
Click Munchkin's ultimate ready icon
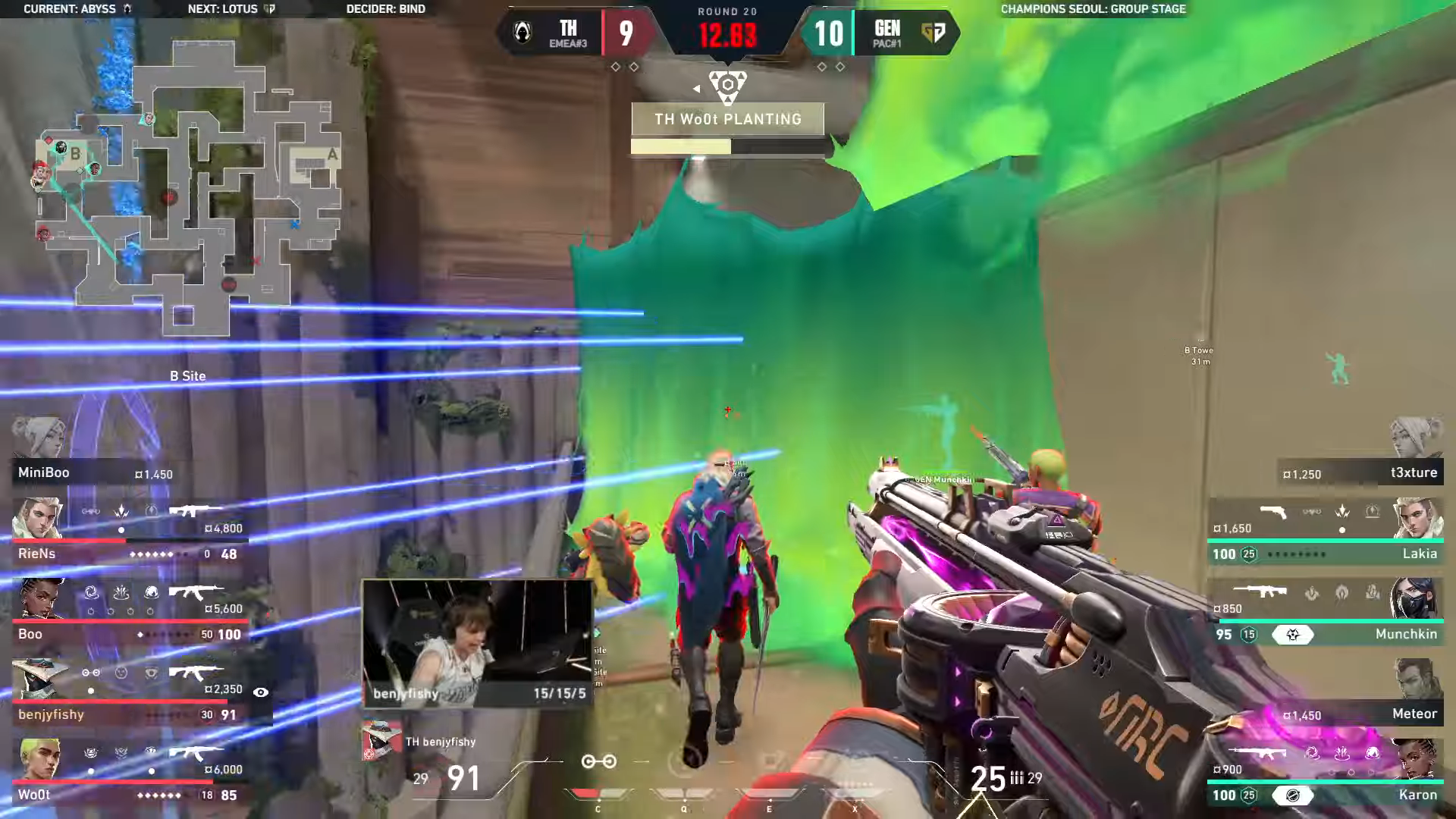pyautogui.click(x=1293, y=635)
